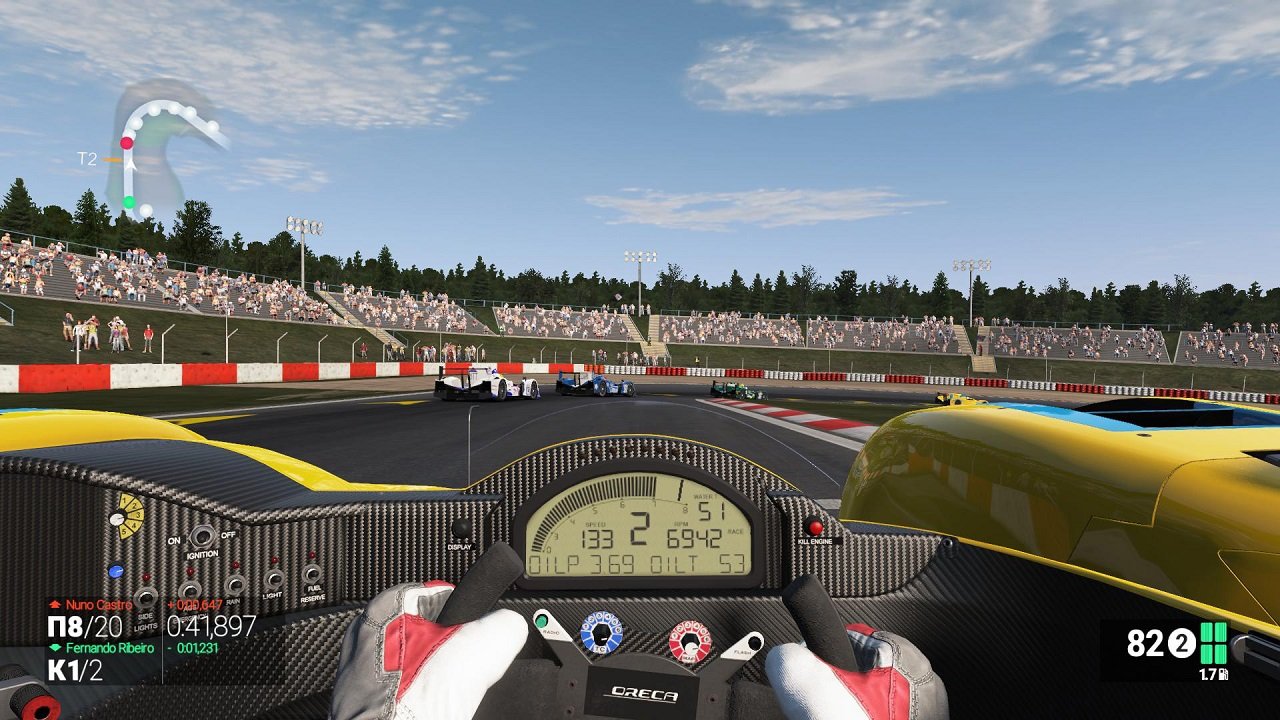Turn the red MAP rotary dial
1280x720 pixels.
pos(690,640)
